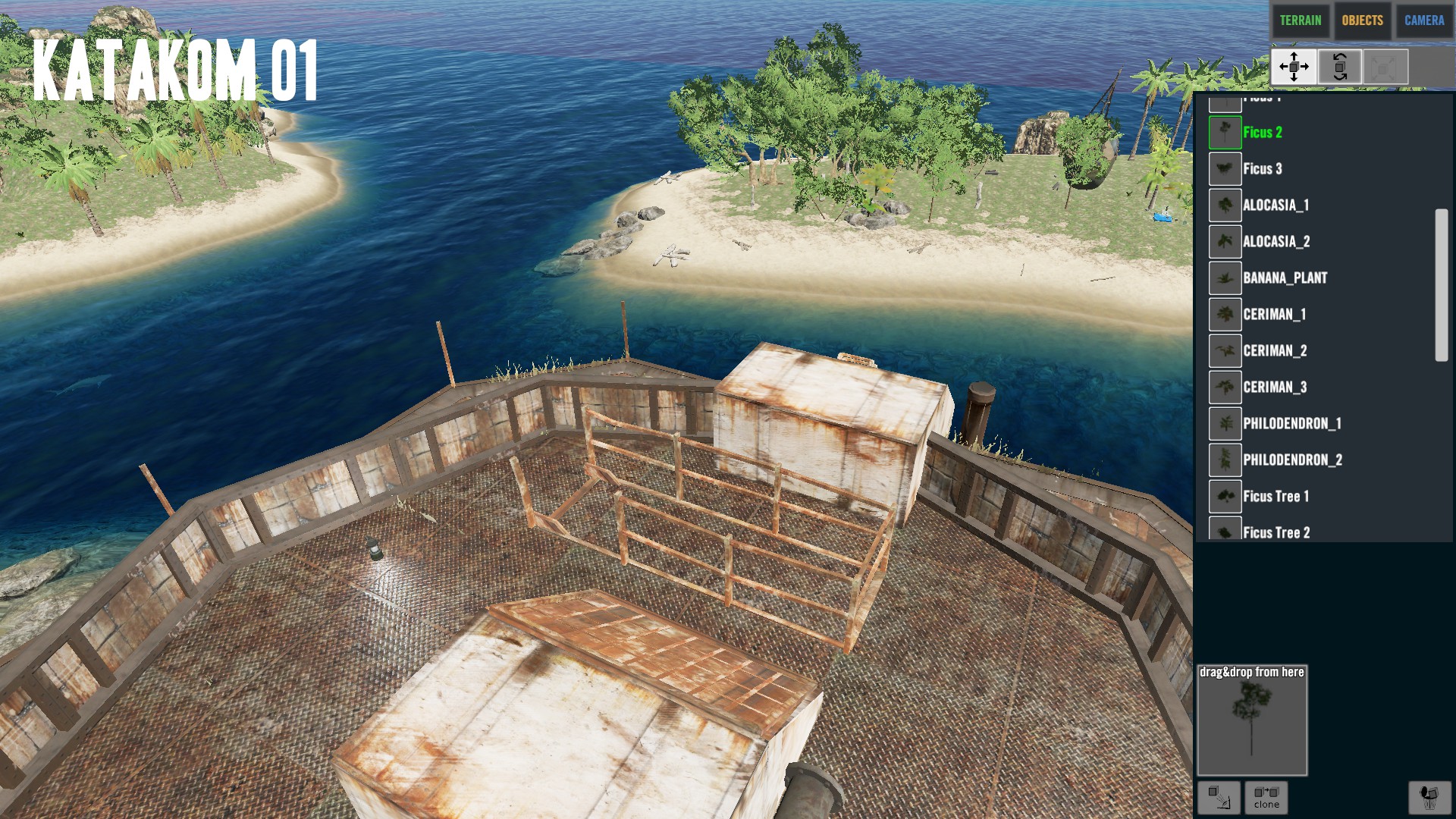Select PHILODENDRON_1 in the list
1456x819 pixels.
(x=1291, y=424)
